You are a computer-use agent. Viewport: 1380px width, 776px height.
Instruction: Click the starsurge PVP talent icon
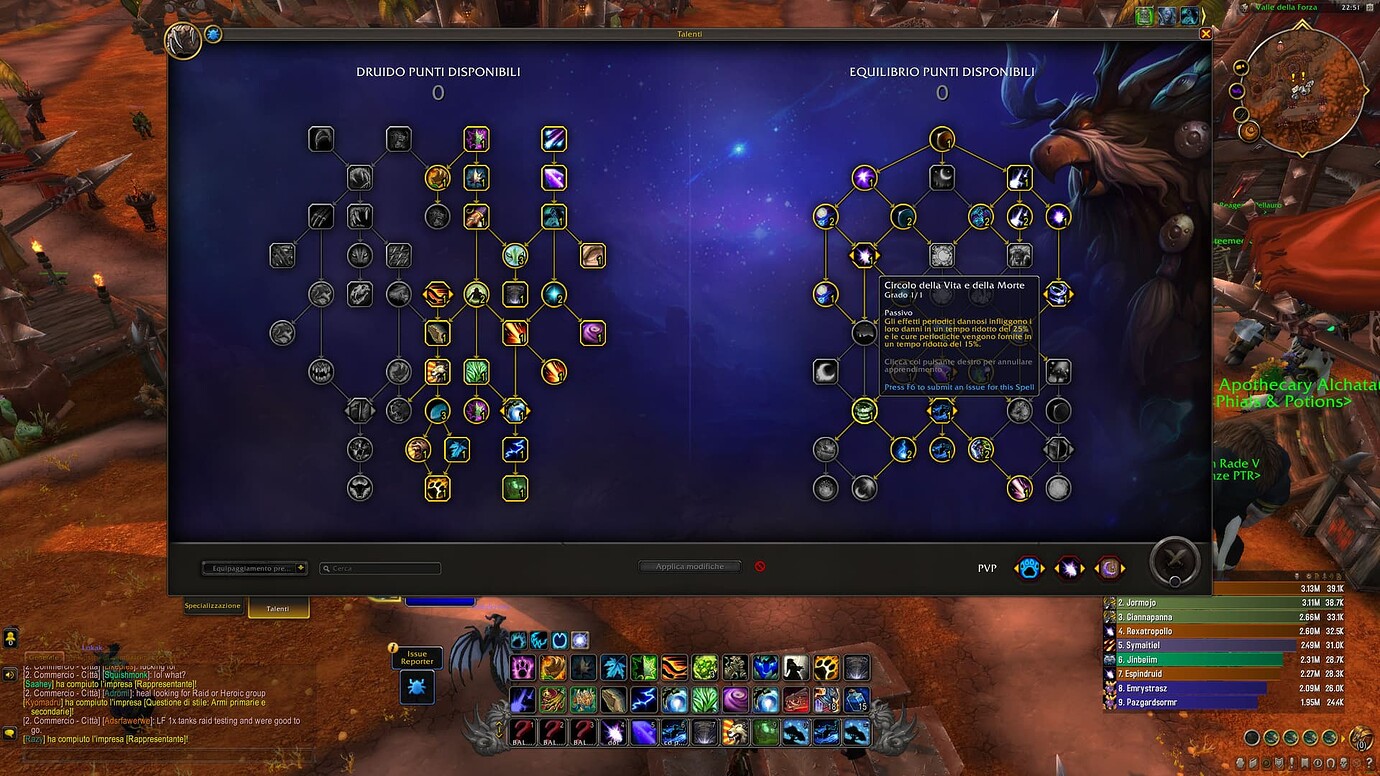pyautogui.click(x=1068, y=567)
